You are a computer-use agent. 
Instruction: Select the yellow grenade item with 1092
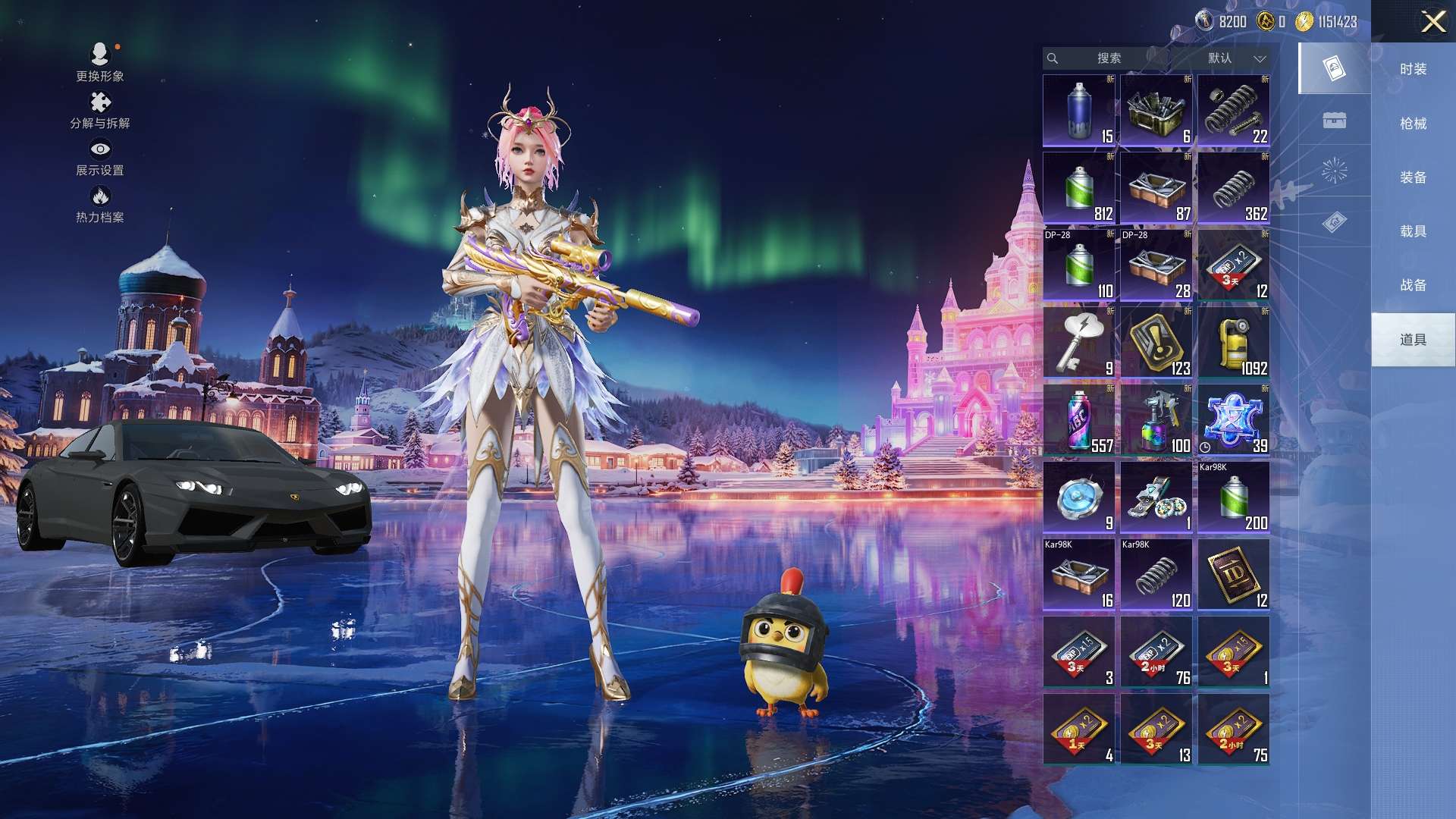[1234, 343]
